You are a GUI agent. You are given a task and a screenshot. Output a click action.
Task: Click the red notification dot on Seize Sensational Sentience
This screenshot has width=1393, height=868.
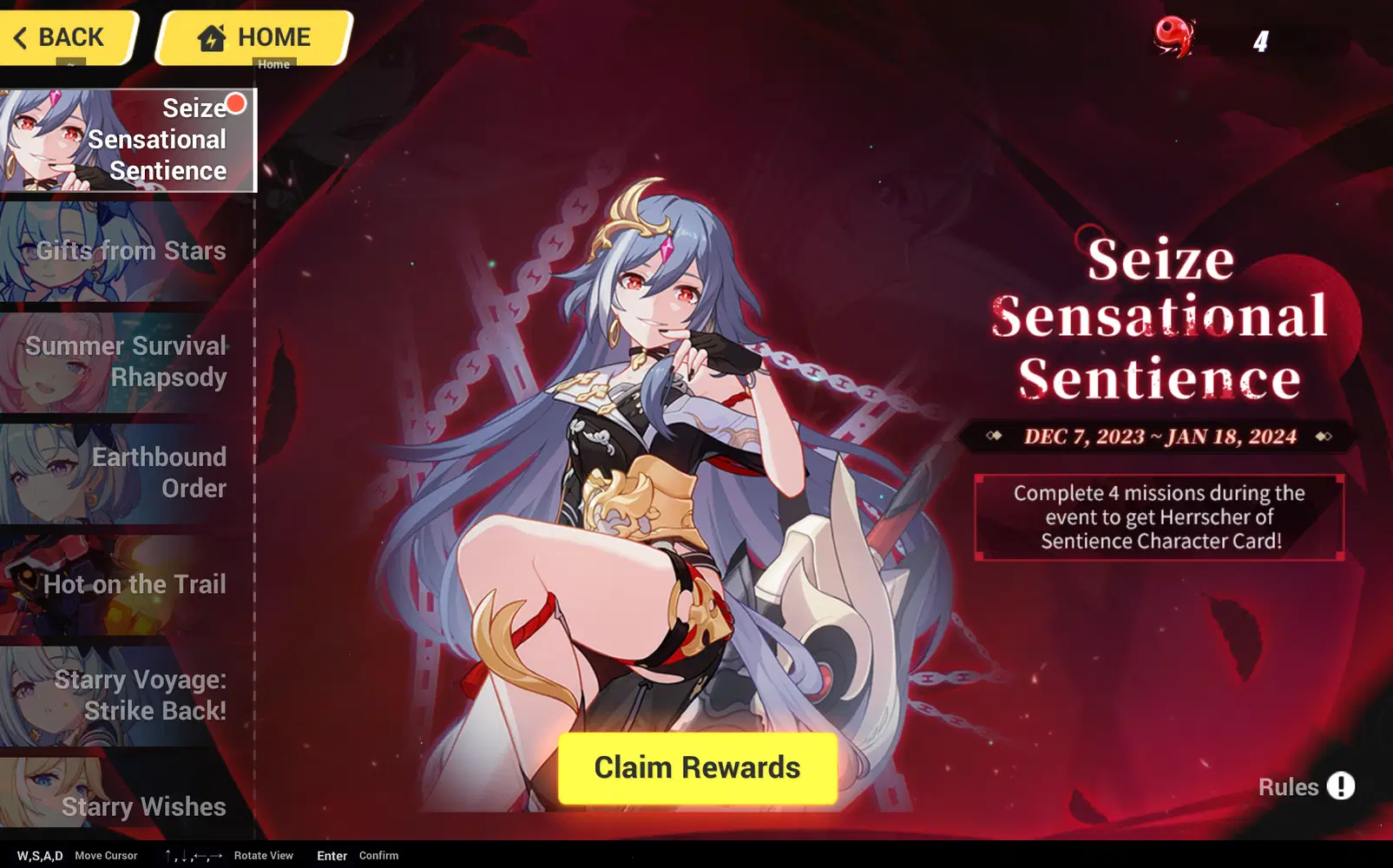236,104
